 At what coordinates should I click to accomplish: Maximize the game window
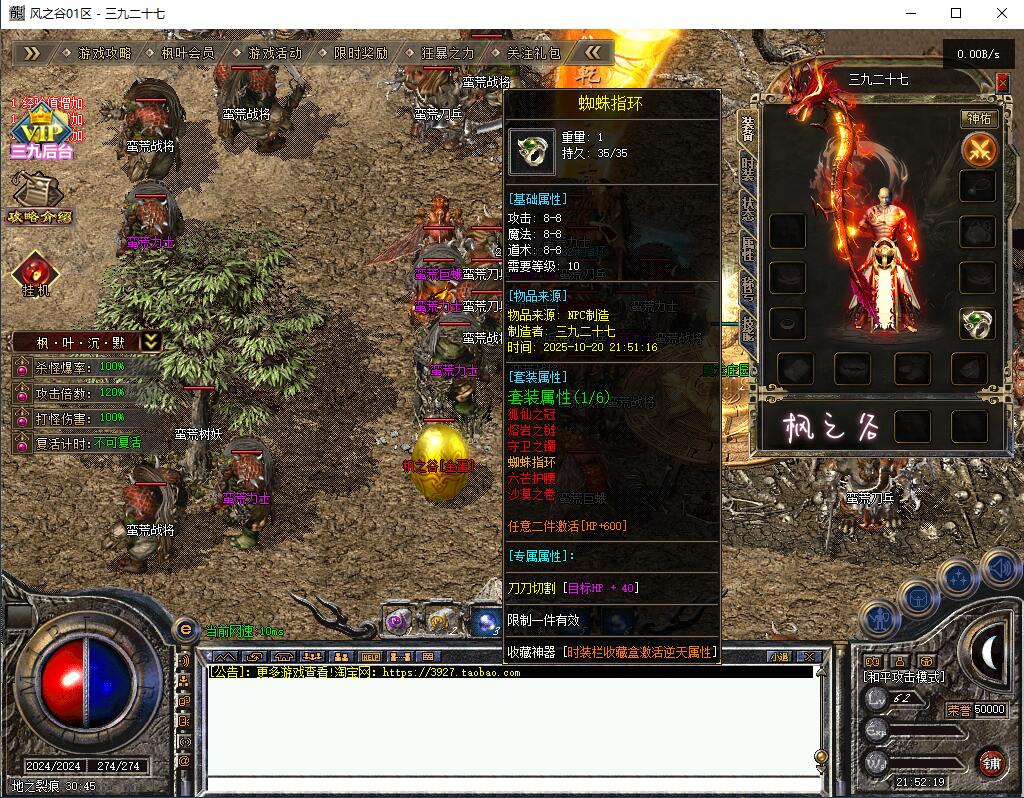click(955, 13)
